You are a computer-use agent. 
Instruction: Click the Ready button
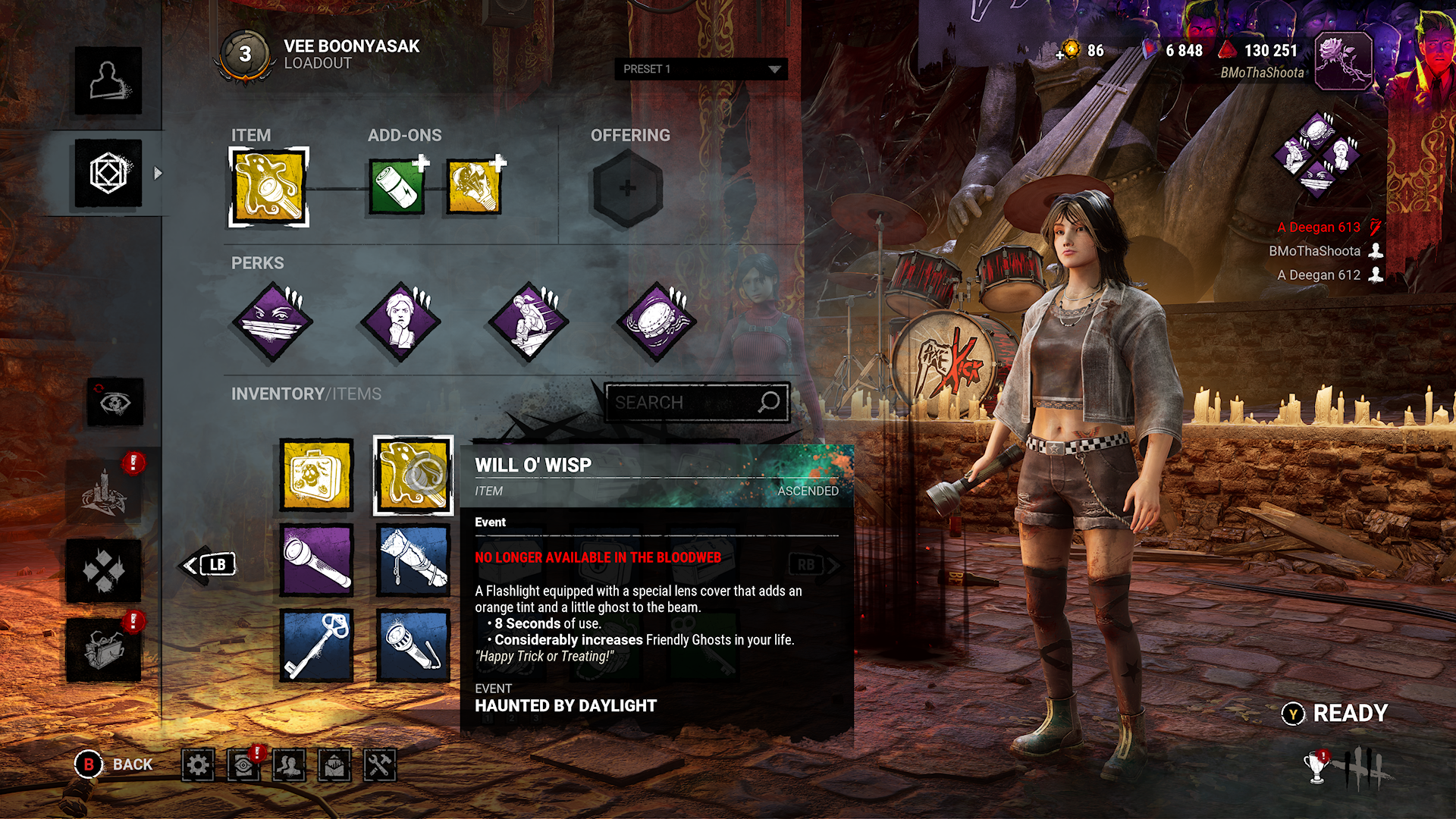(1336, 714)
